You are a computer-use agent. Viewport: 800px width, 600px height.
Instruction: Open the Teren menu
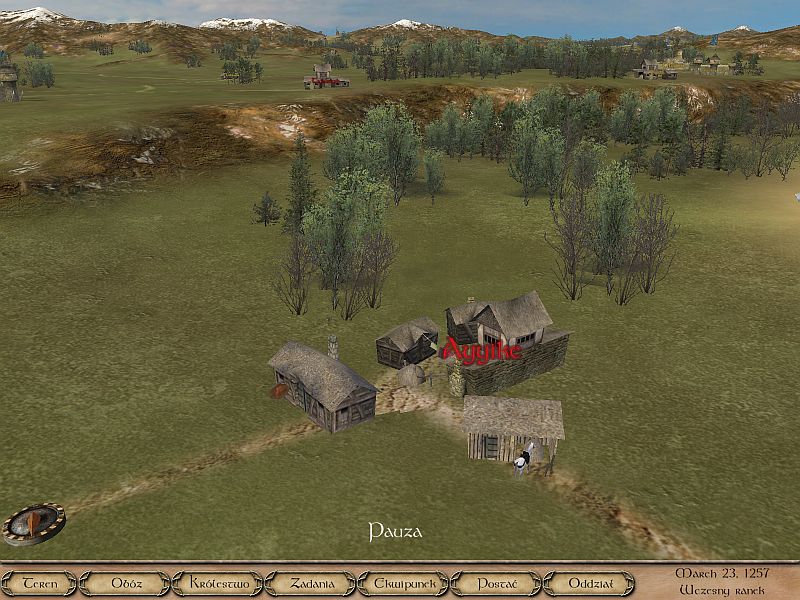[x=39, y=583]
